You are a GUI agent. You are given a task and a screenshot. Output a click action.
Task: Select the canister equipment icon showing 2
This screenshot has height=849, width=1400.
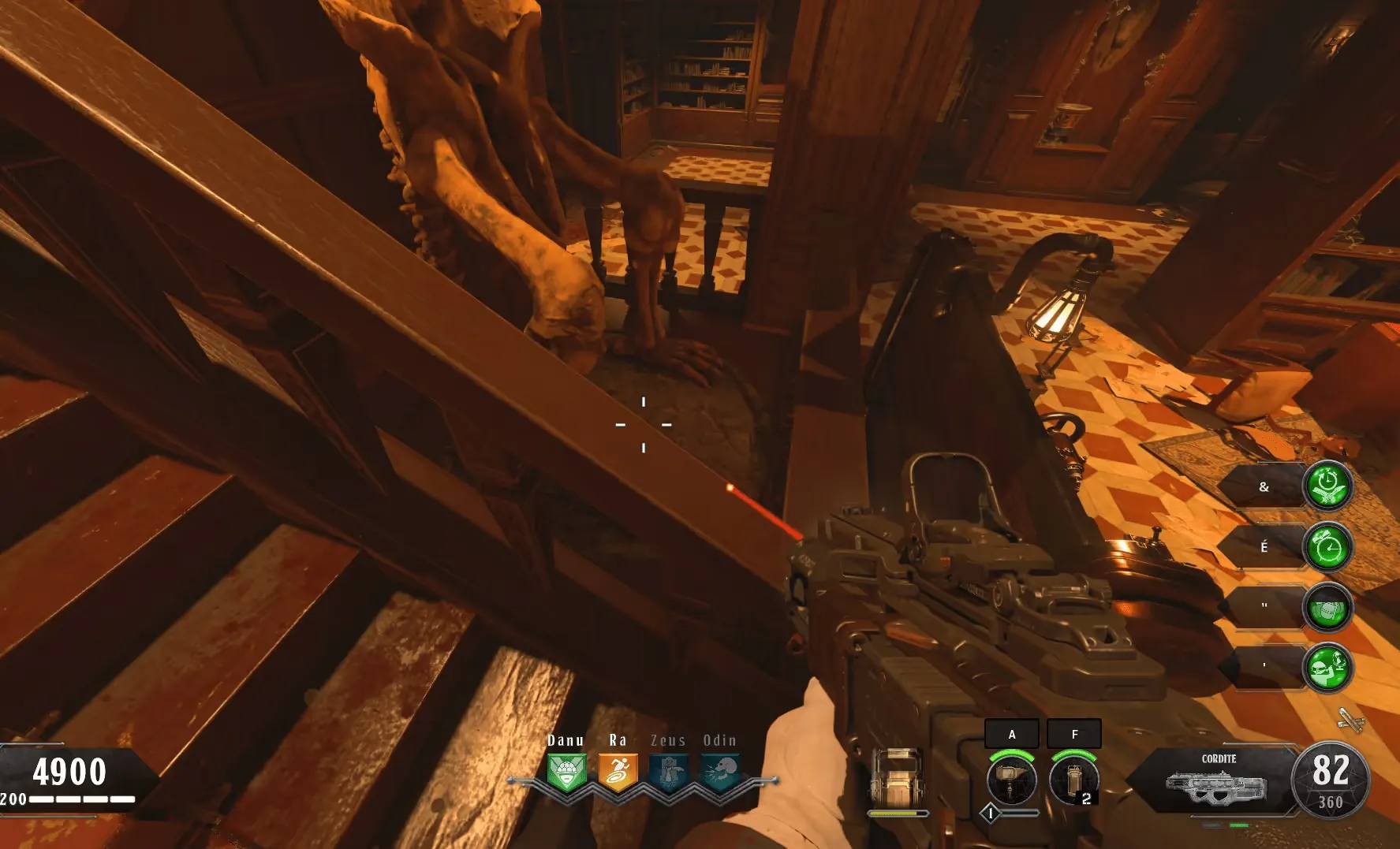tap(1074, 779)
